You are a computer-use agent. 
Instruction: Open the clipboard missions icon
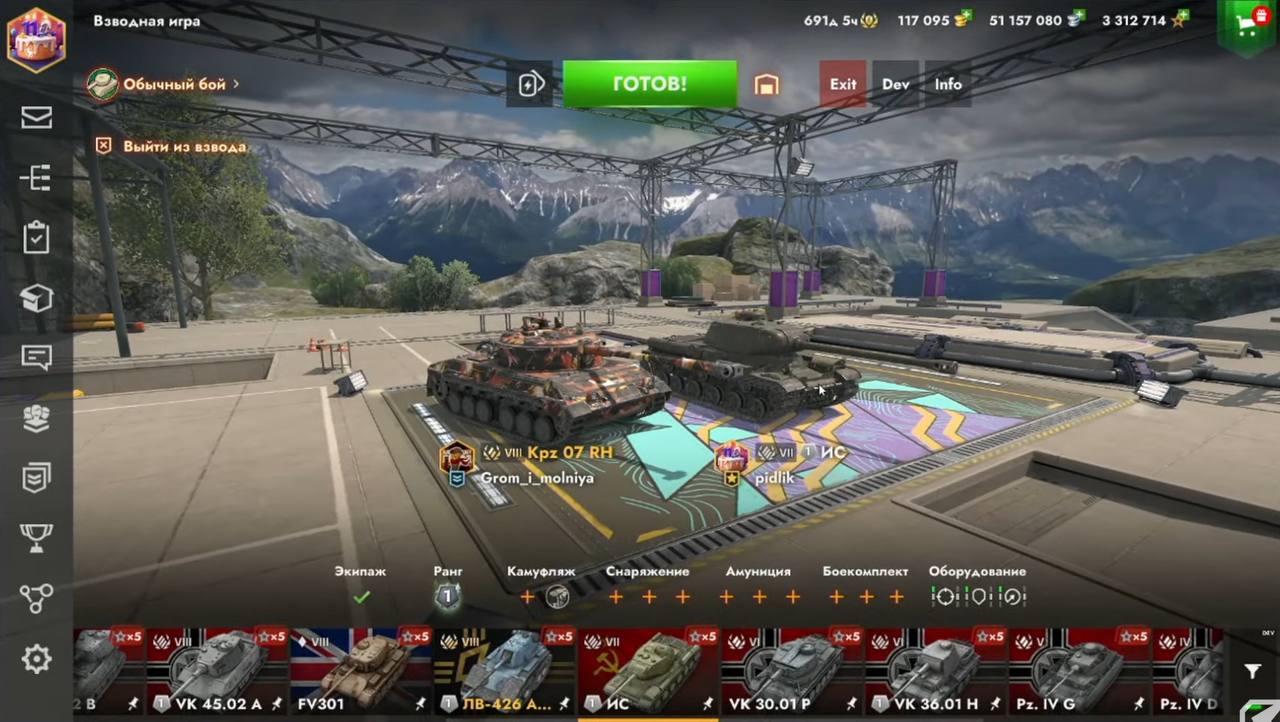click(x=37, y=237)
